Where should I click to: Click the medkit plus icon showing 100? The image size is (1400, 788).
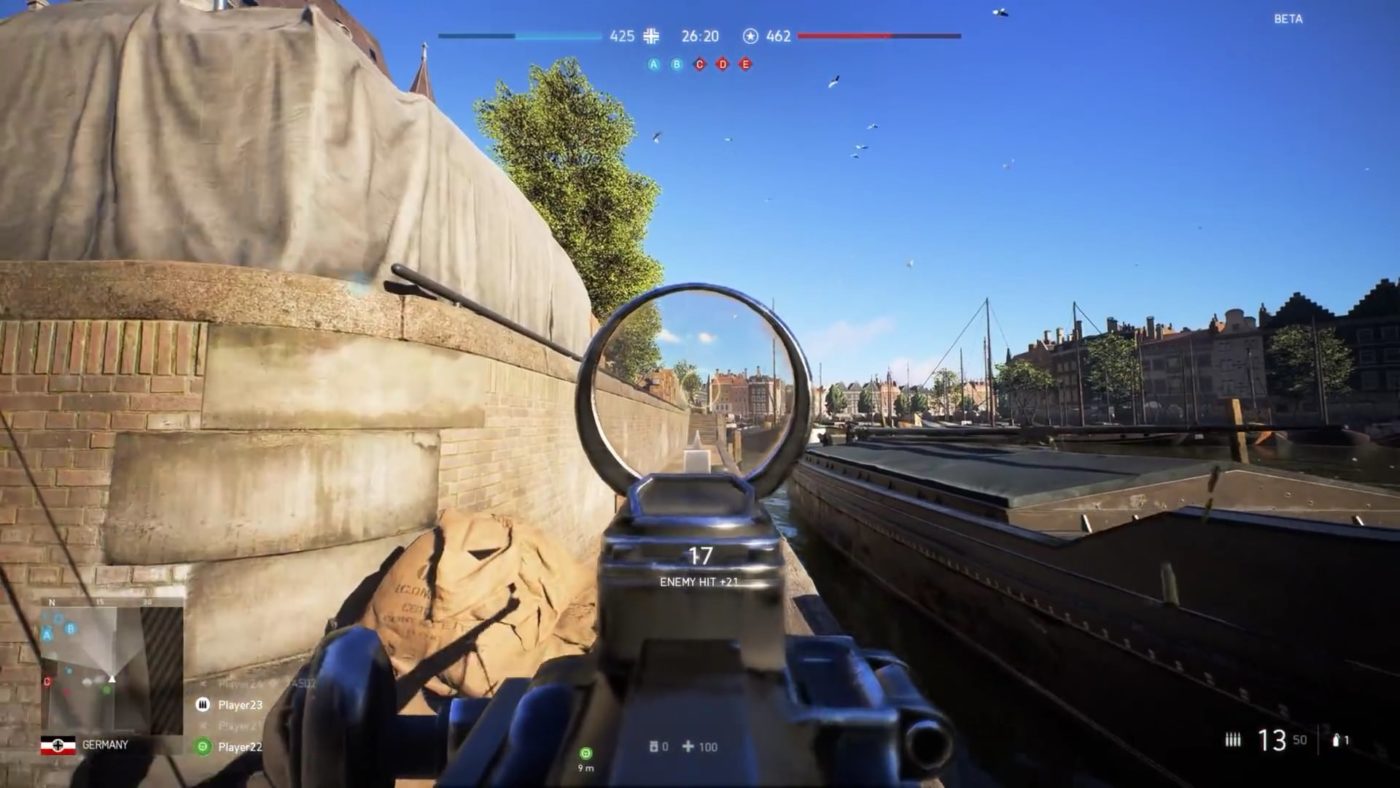point(690,746)
